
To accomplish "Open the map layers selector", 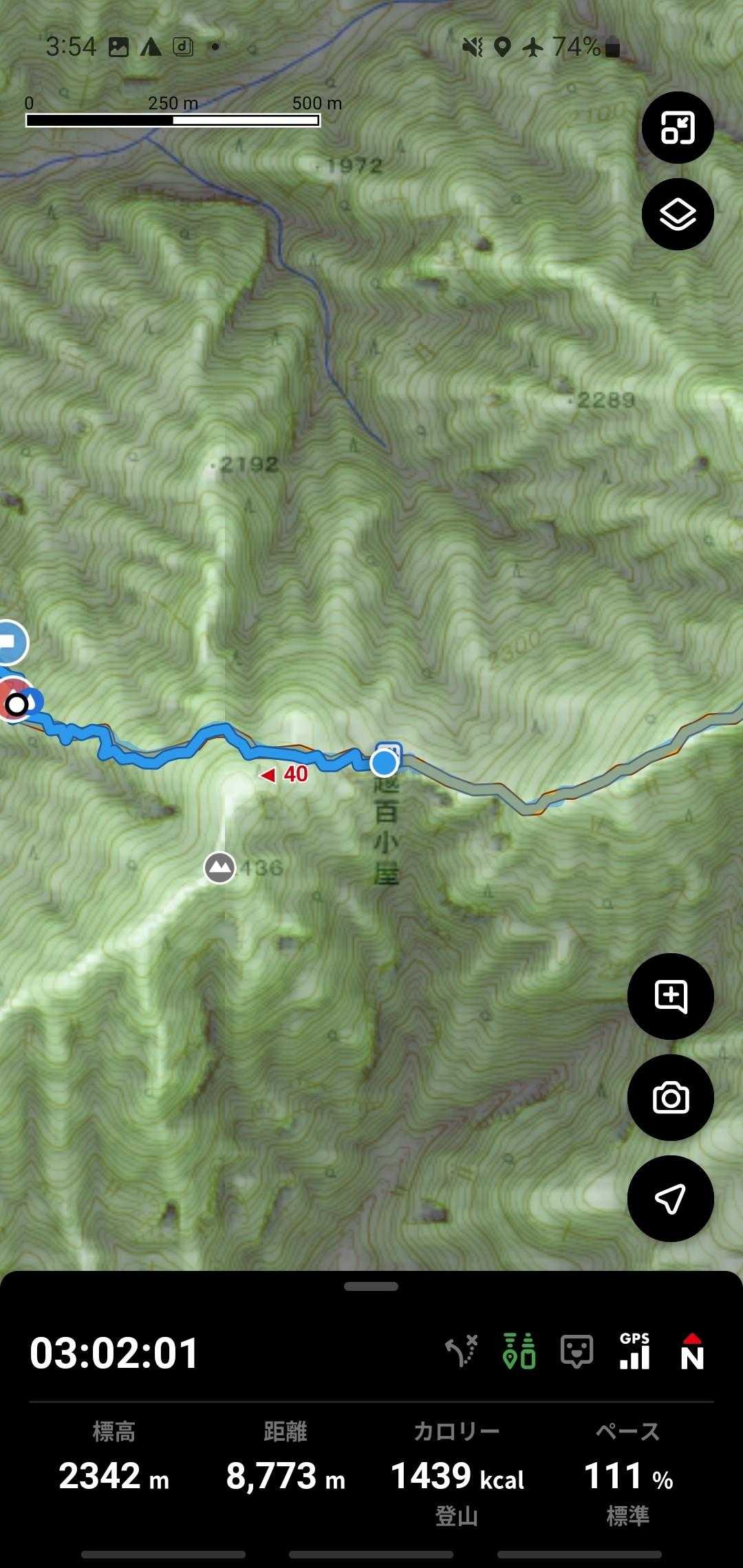I will click(x=678, y=215).
